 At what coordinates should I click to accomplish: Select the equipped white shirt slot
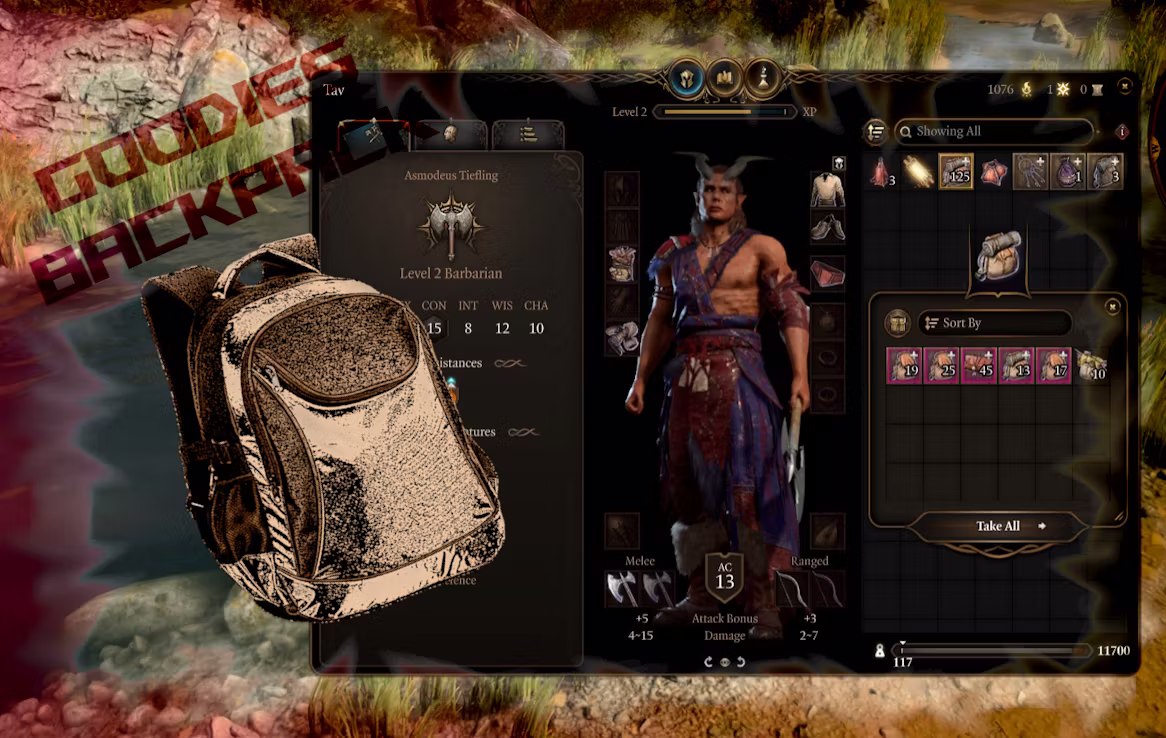[x=827, y=190]
